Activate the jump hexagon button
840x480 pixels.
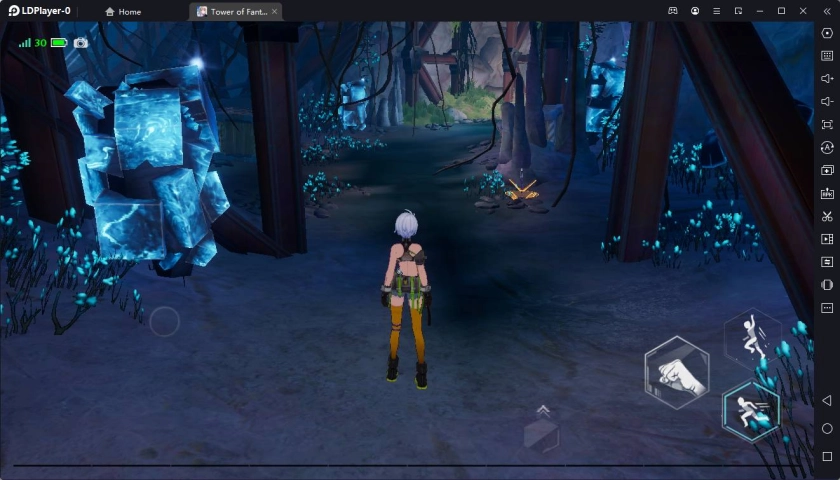[x=753, y=338]
